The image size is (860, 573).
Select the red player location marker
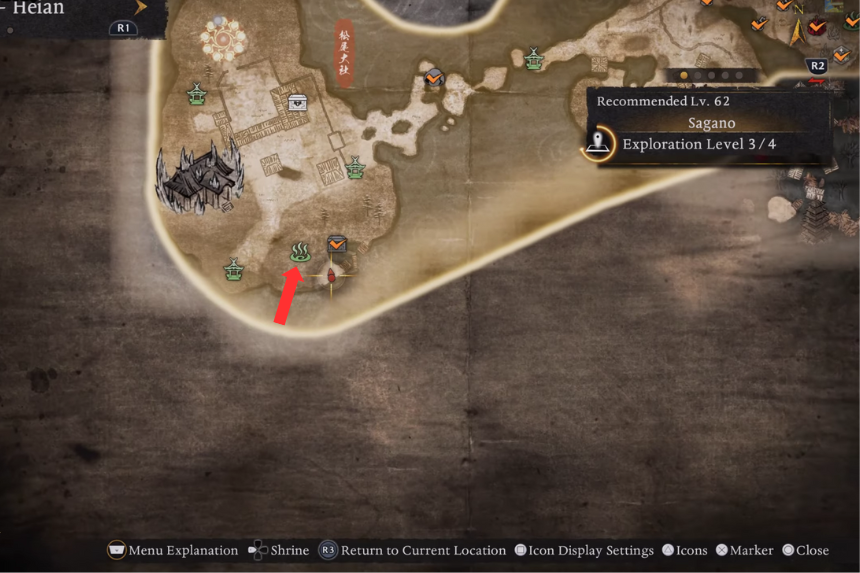coord(332,273)
